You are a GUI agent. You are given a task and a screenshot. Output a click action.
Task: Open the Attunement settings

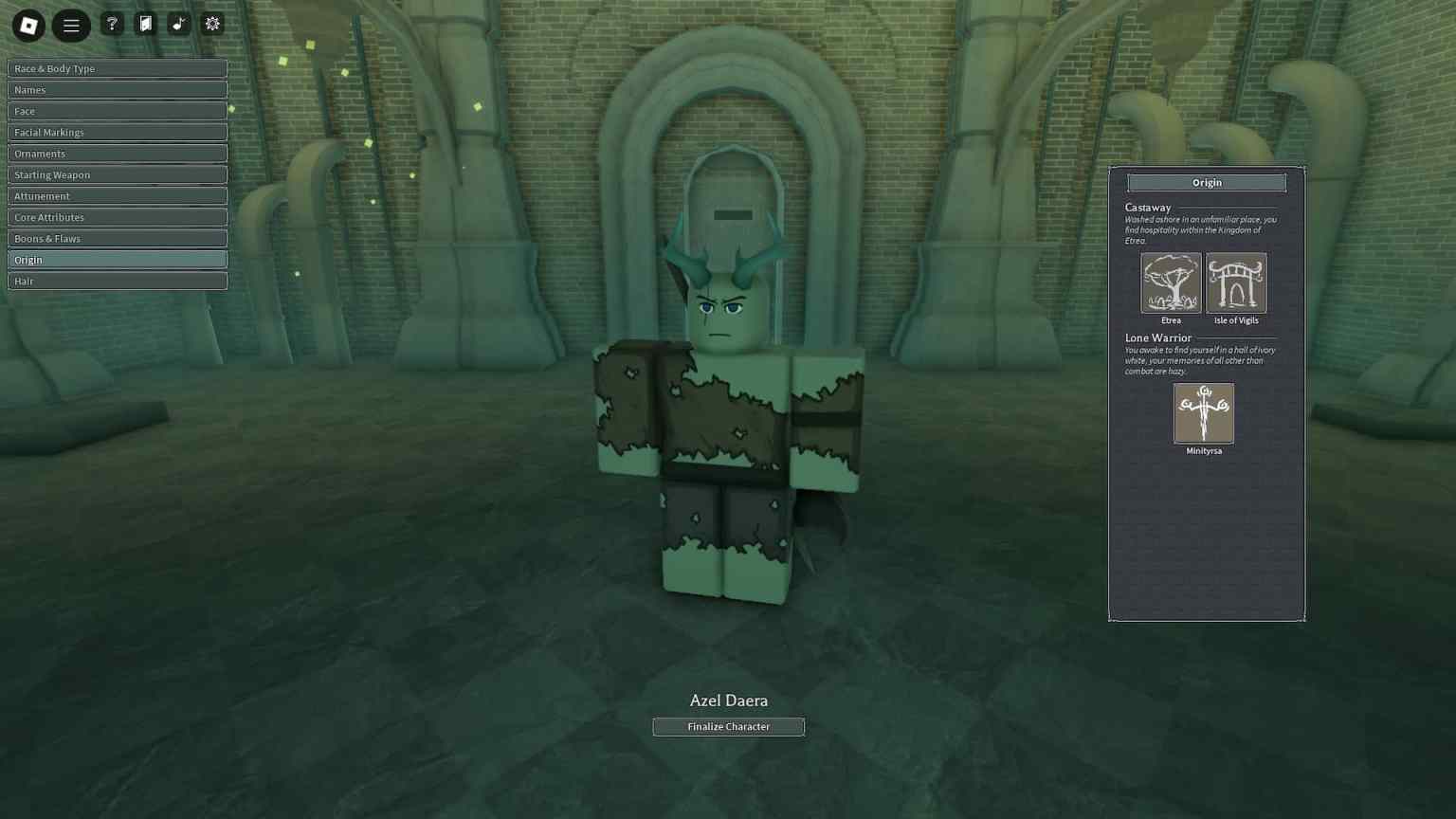click(x=117, y=195)
